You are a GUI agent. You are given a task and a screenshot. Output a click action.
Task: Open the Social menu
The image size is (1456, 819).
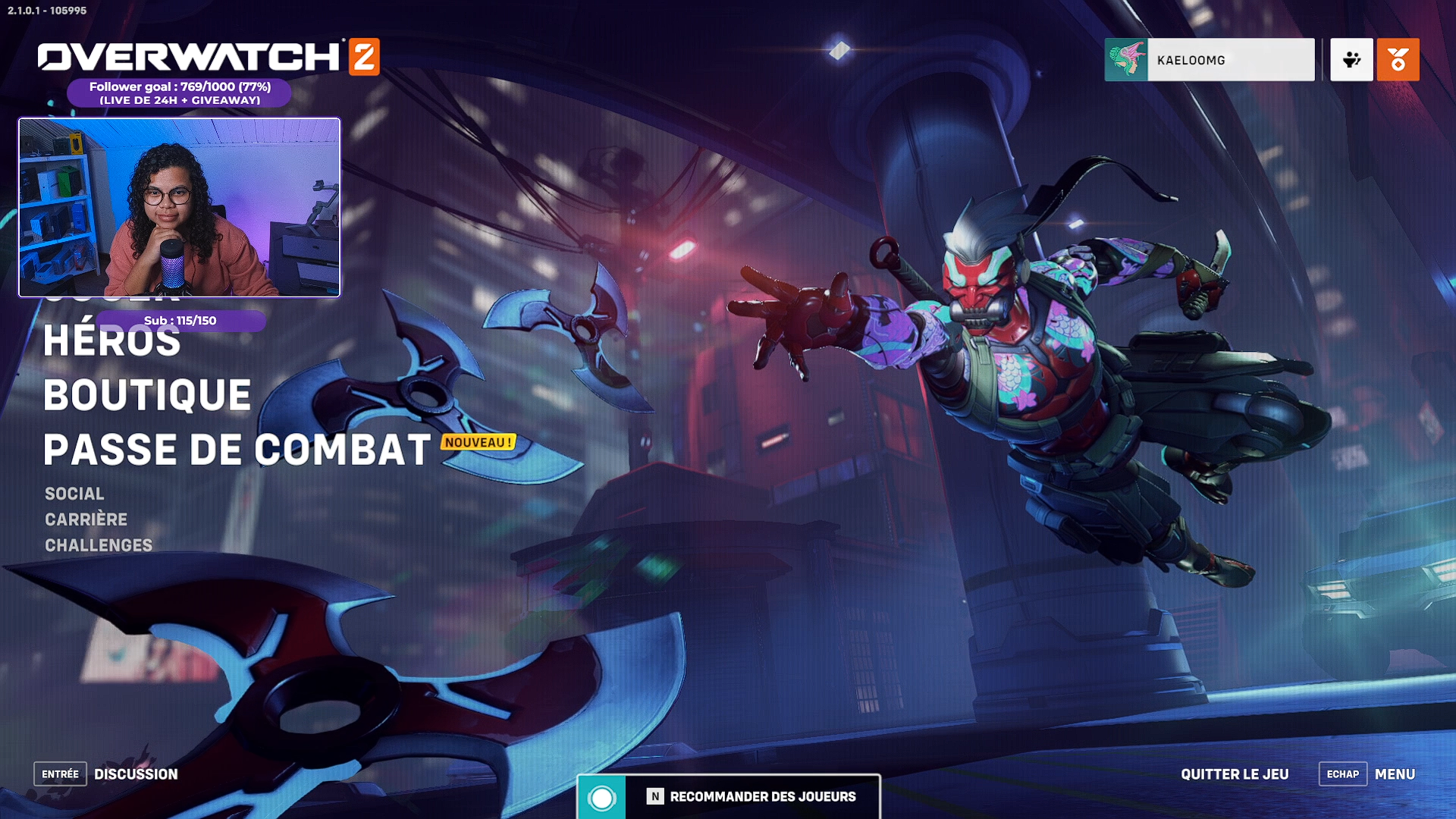pyautogui.click(x=74, y=494)
